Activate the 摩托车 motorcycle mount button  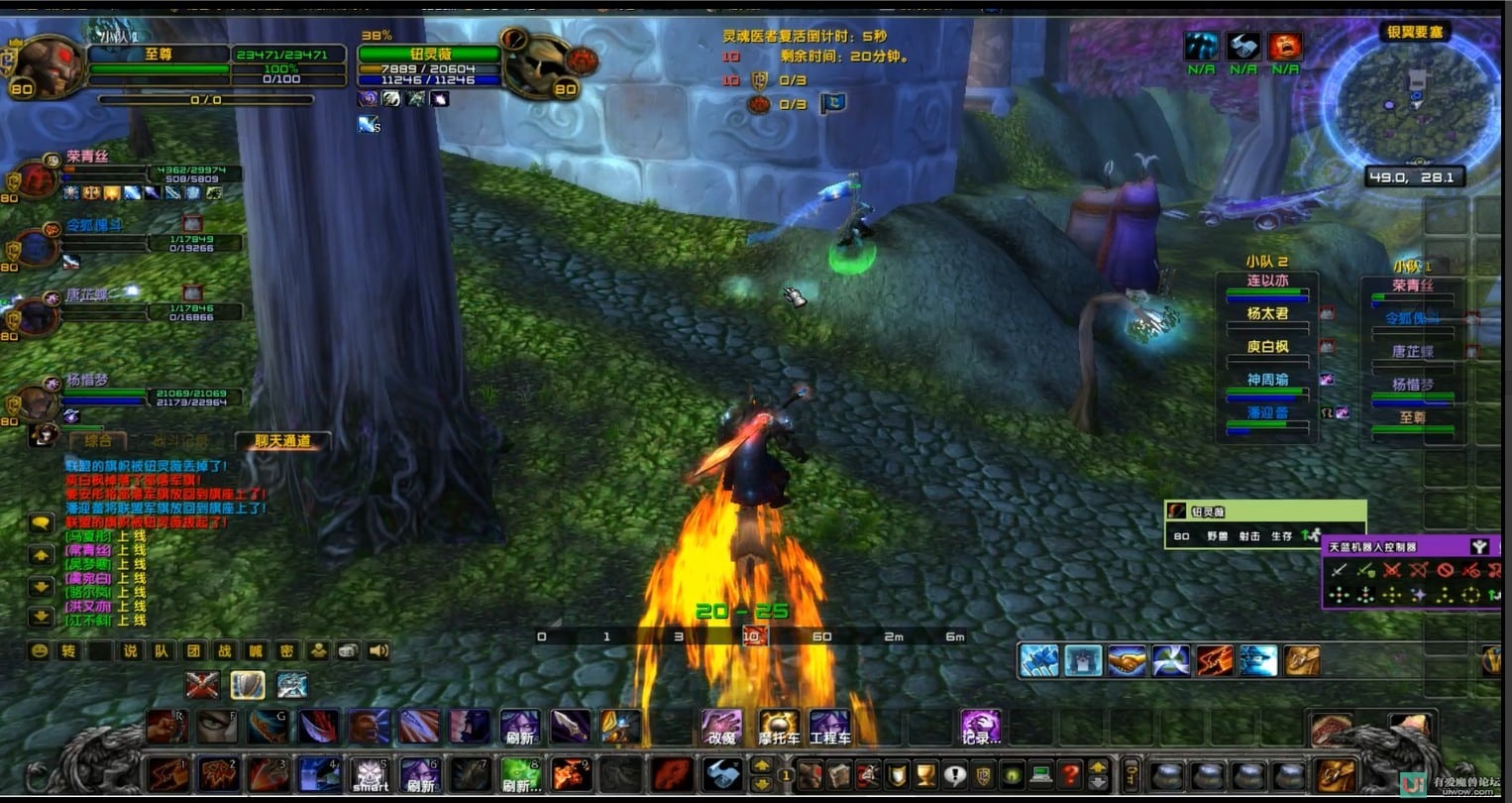point(779,727)
